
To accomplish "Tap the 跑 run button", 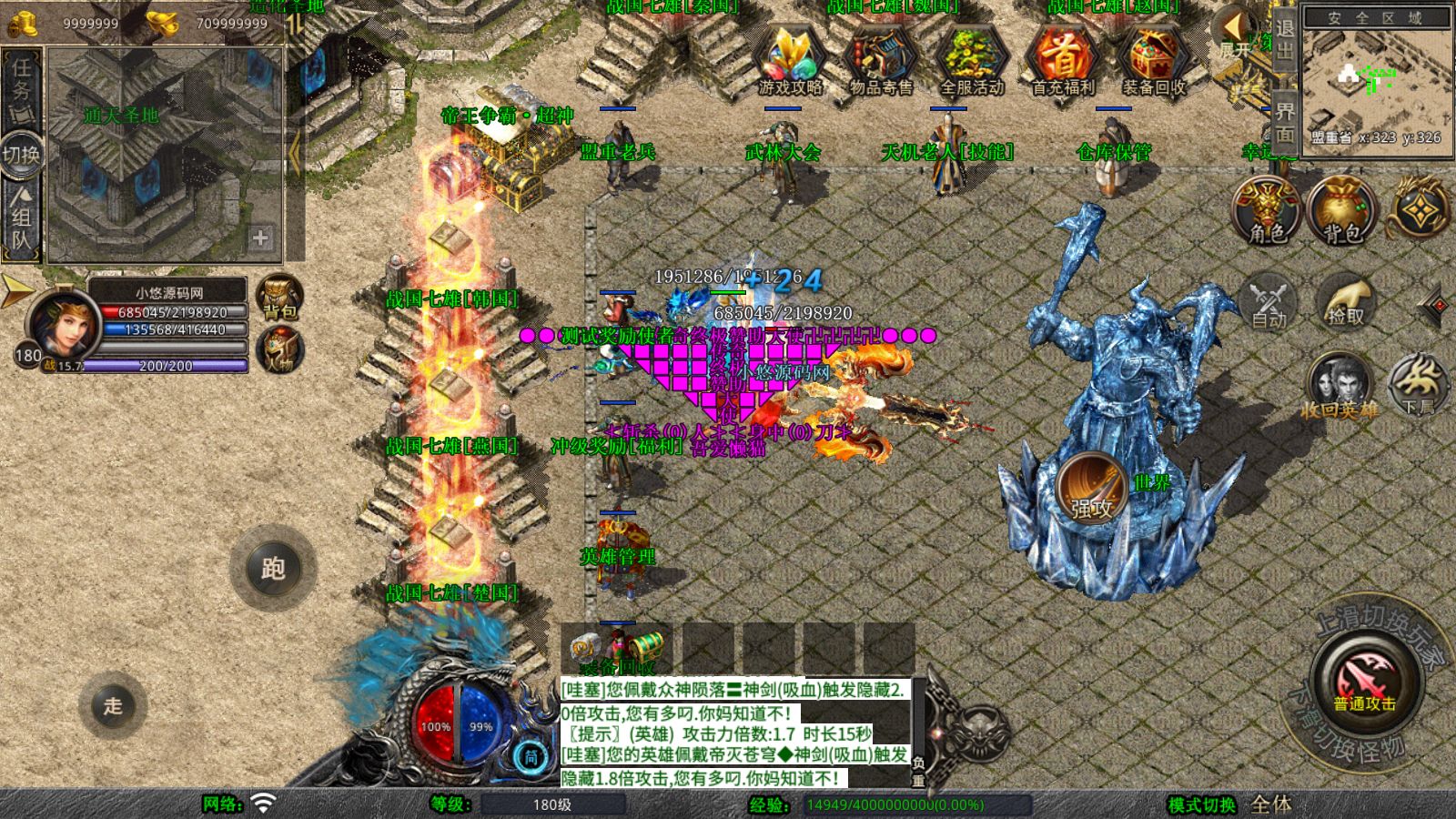I will (x=273, y=568).
